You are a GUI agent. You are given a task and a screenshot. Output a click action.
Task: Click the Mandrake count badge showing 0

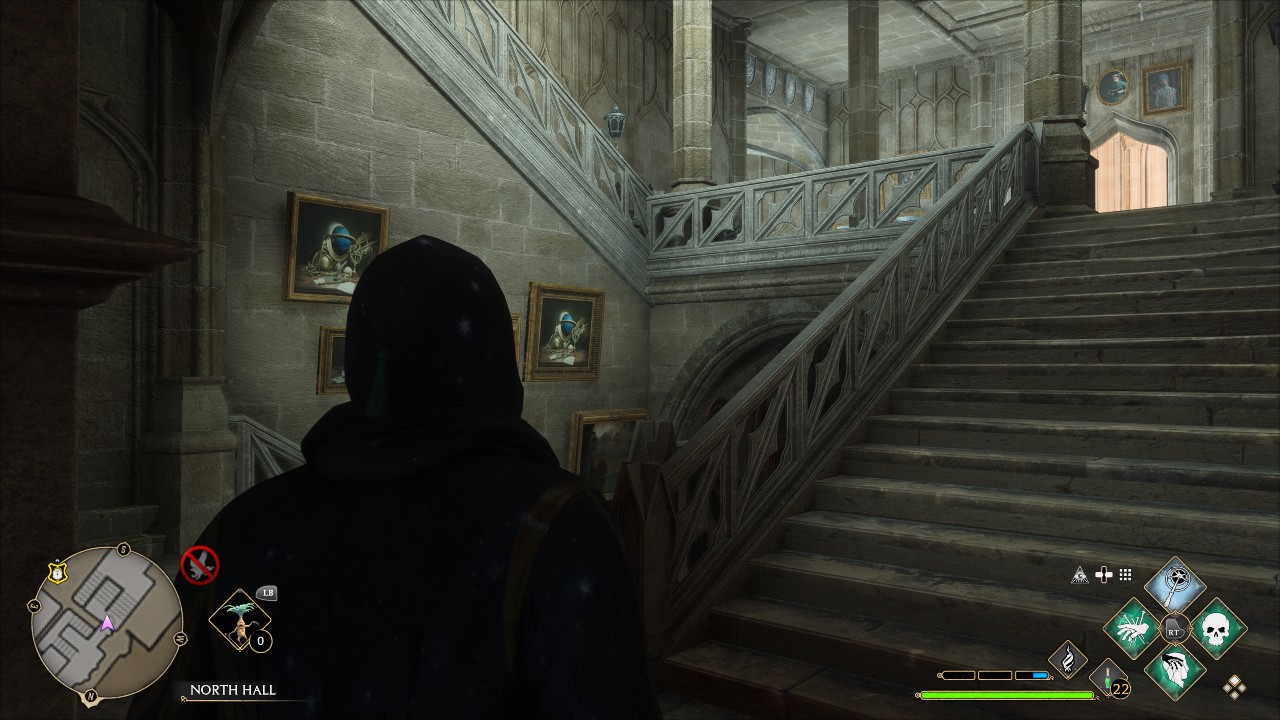[x=260, y=641]
